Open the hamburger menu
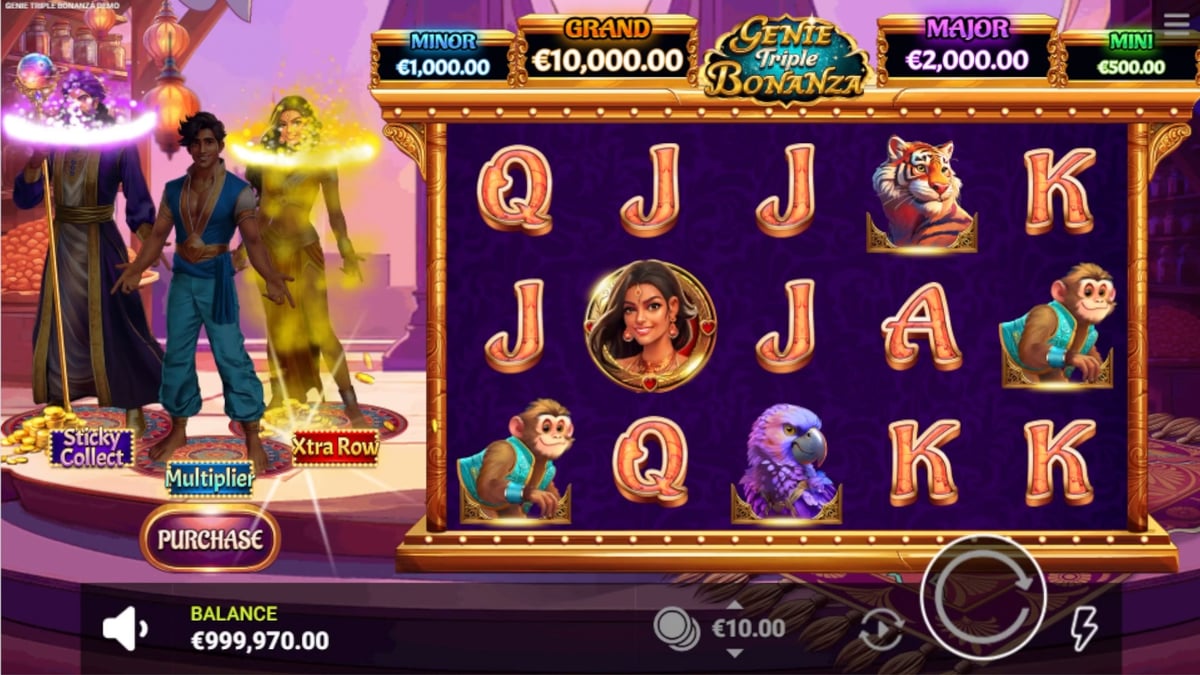This screenshot has height=675, width=1200. click(1177, 24)
